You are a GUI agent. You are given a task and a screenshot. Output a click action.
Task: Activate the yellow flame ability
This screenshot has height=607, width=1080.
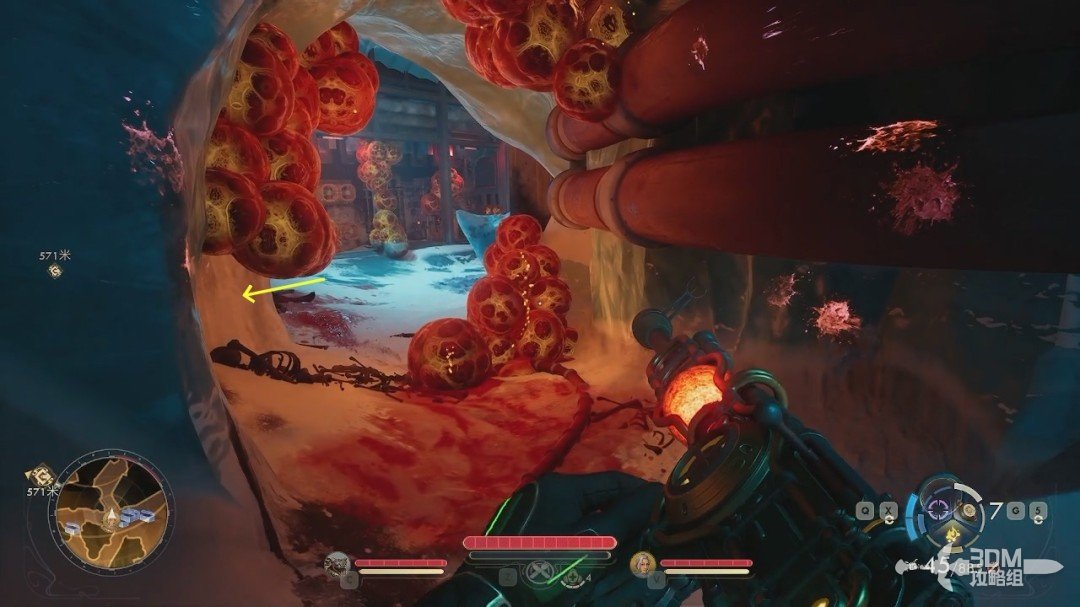click(x=953, y=535)
